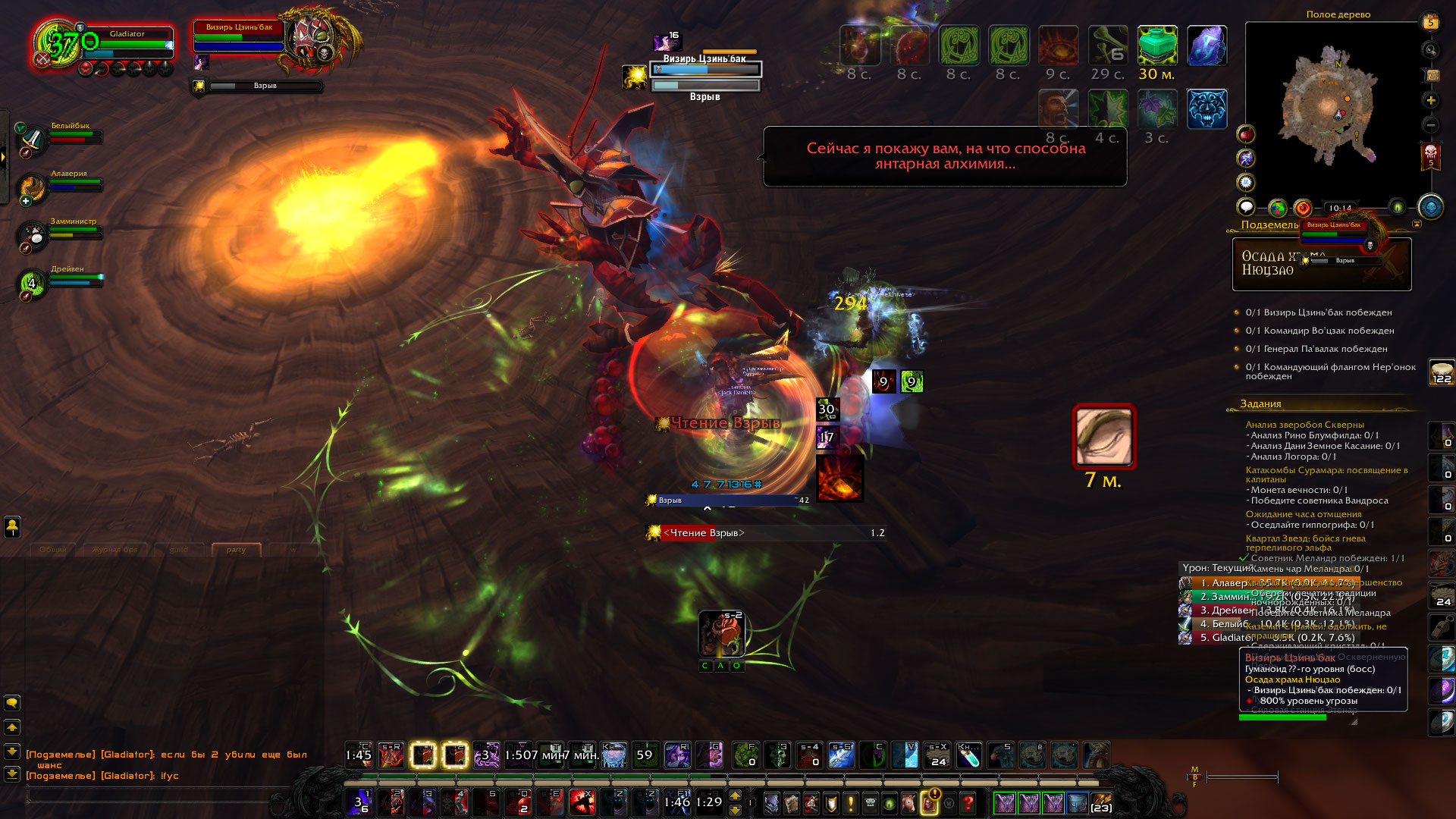Open the skull dungeon difficulty banner

[1431, 157]
